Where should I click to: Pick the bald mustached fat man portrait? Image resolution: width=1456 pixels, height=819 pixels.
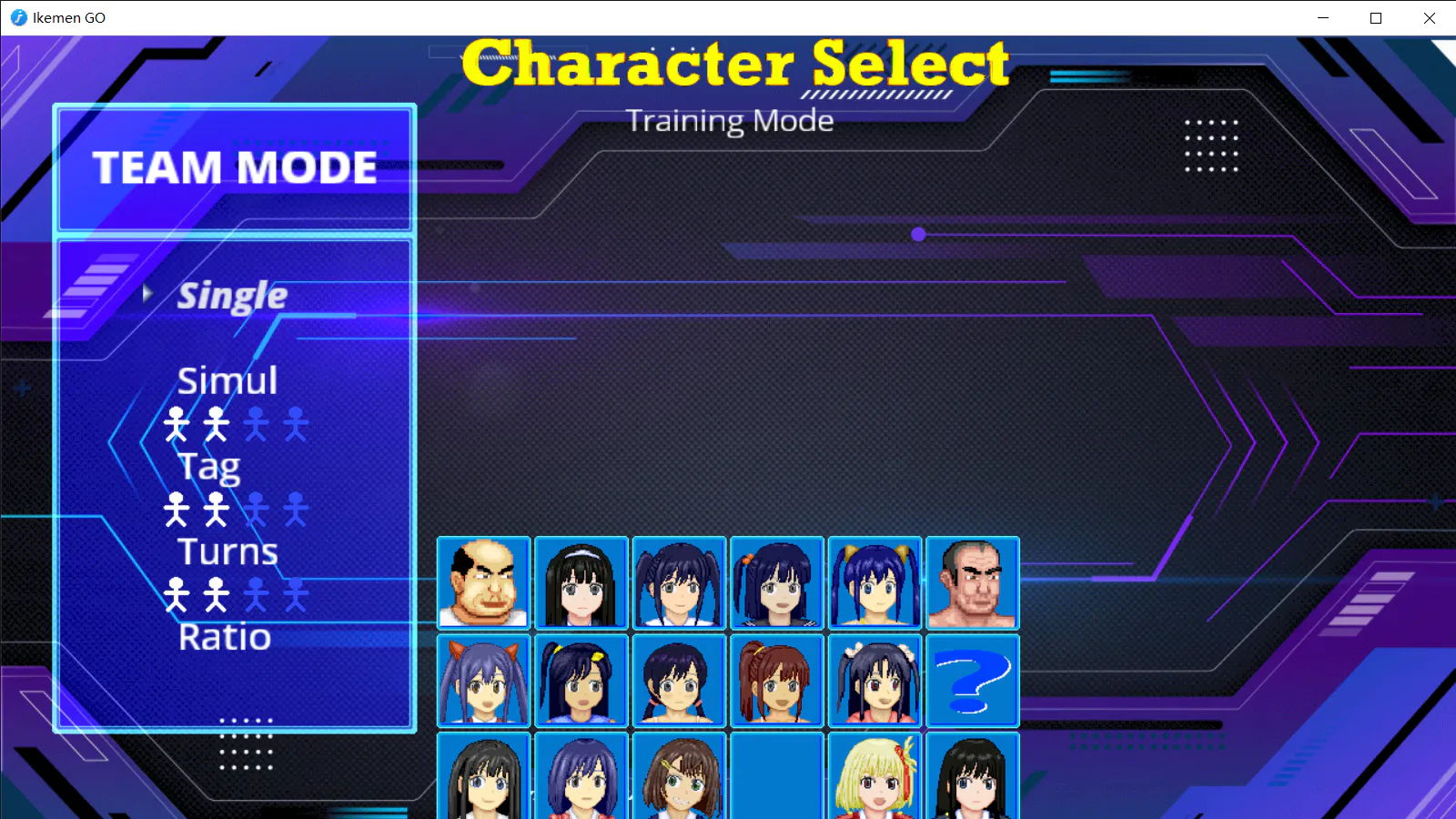point(483,583)
